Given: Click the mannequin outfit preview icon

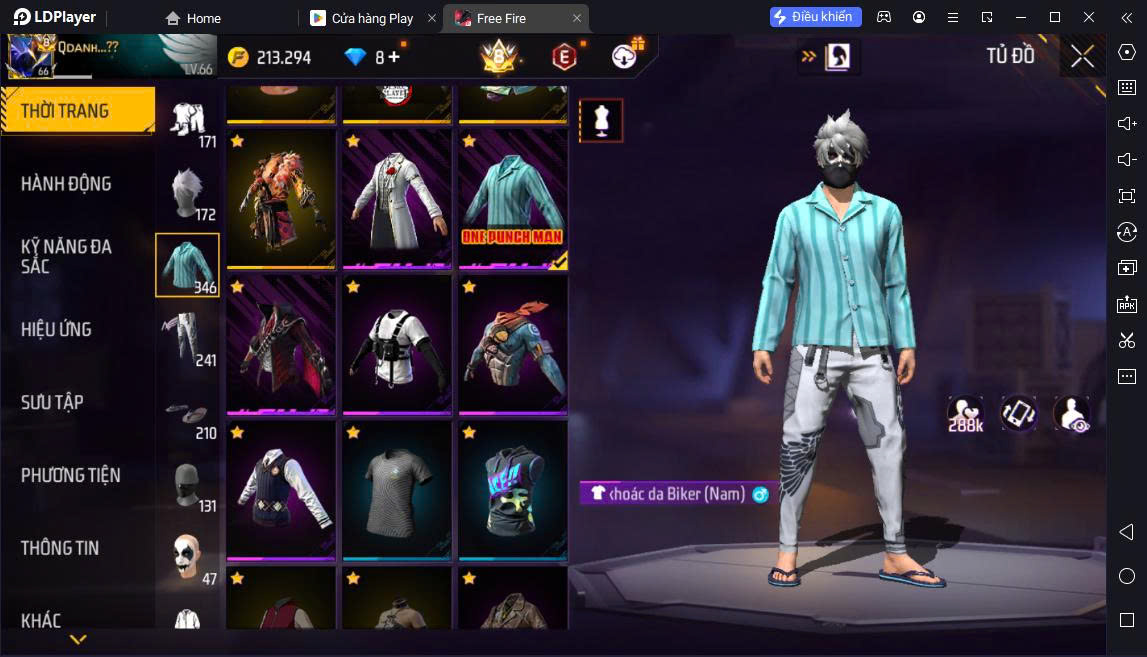Looking at the screenshot, I should click(601, 120).
